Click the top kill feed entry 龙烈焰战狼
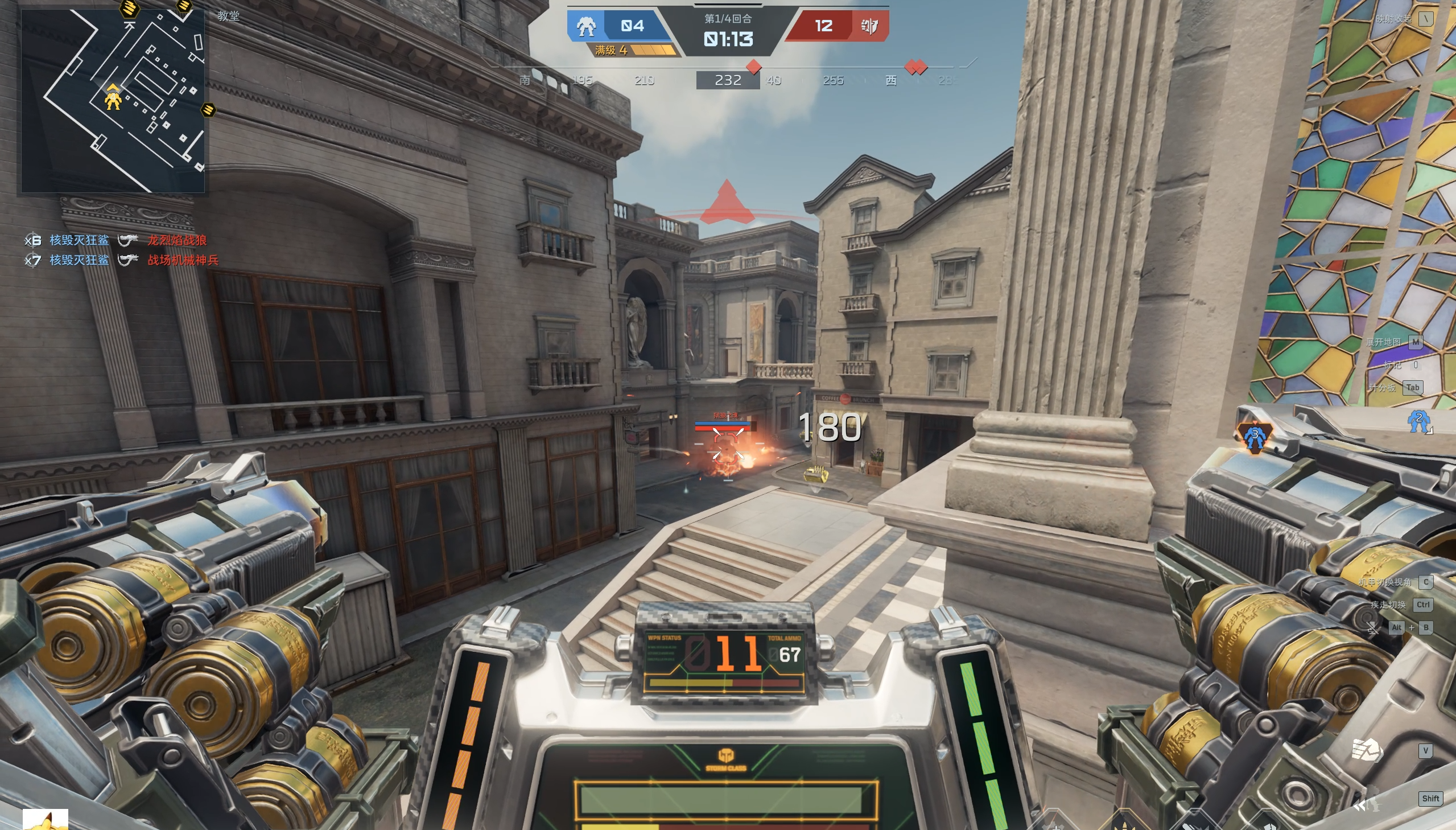Image resolution: width=1456 pixels, height=830 pixels. click(177, 241)
